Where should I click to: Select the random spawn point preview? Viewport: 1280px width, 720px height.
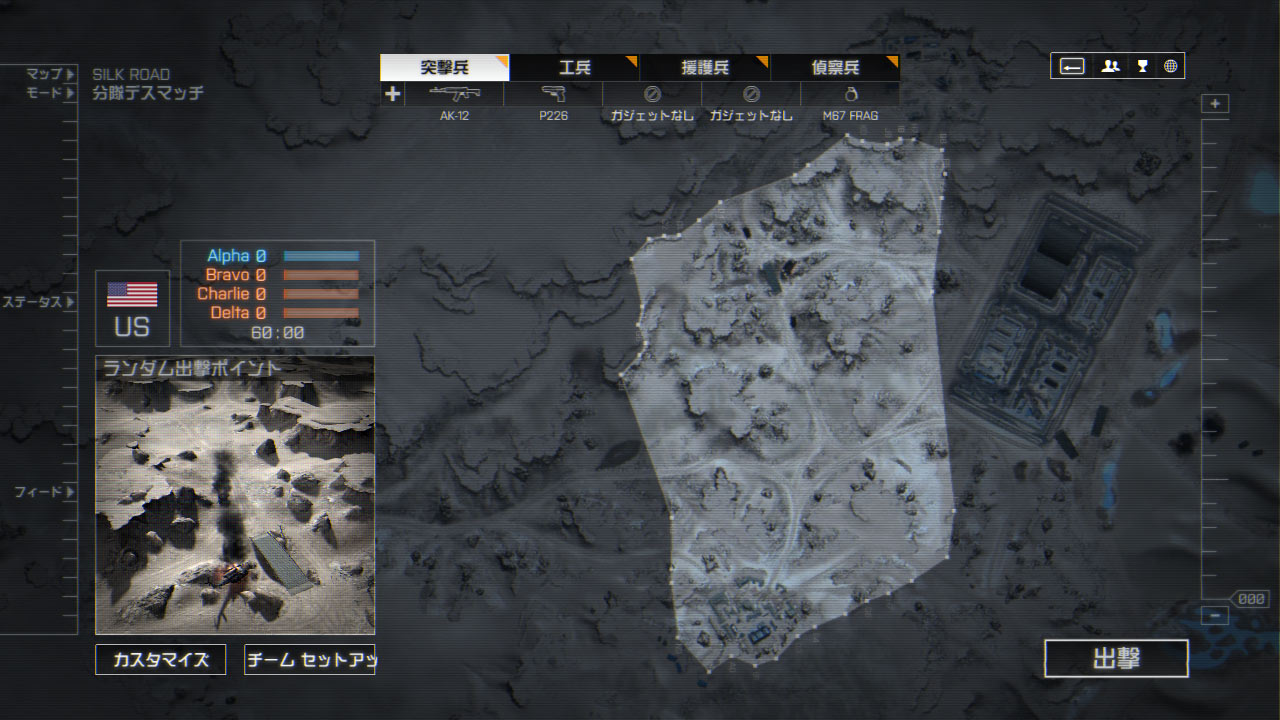pyautogui.click(x=235, y=495)
